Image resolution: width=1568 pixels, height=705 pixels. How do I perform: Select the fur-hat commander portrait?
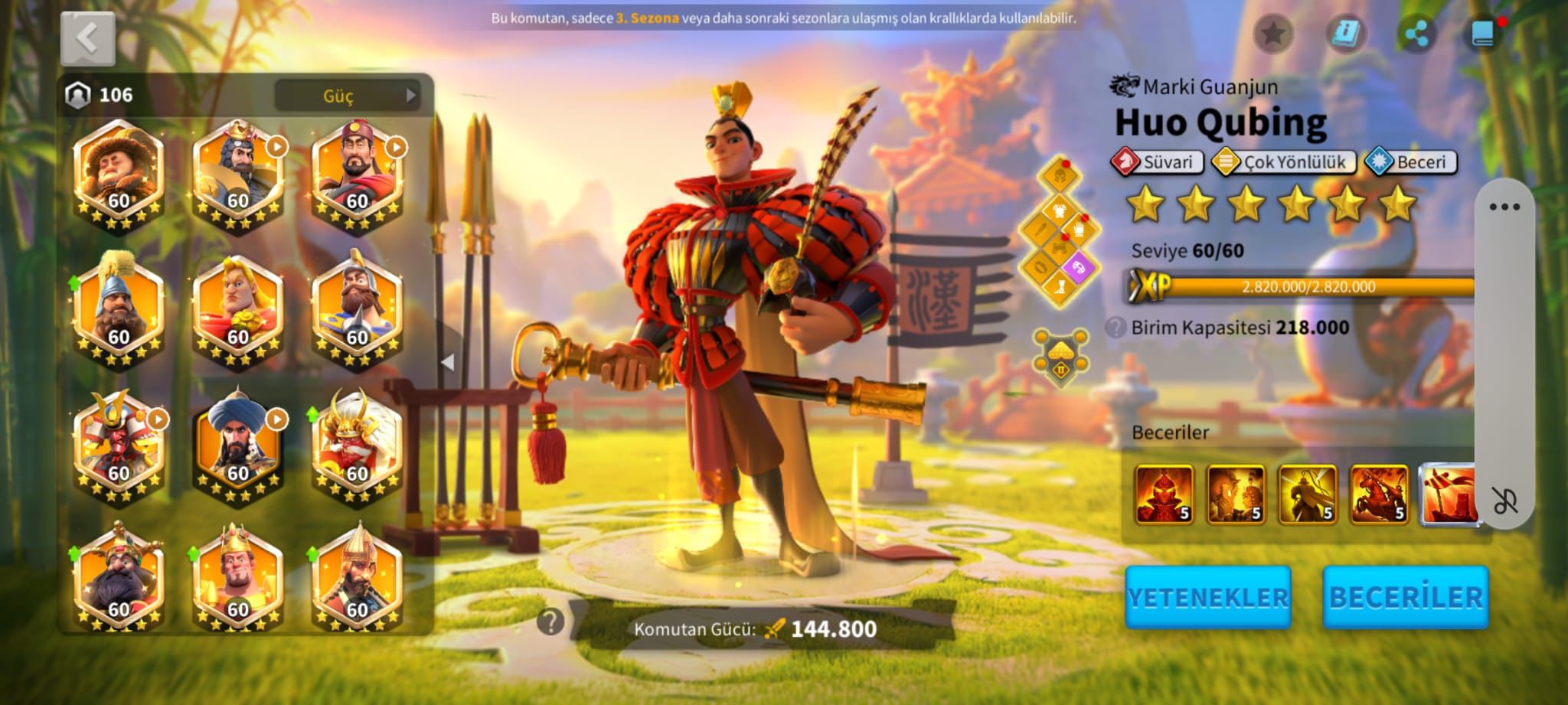coord(119,172)
